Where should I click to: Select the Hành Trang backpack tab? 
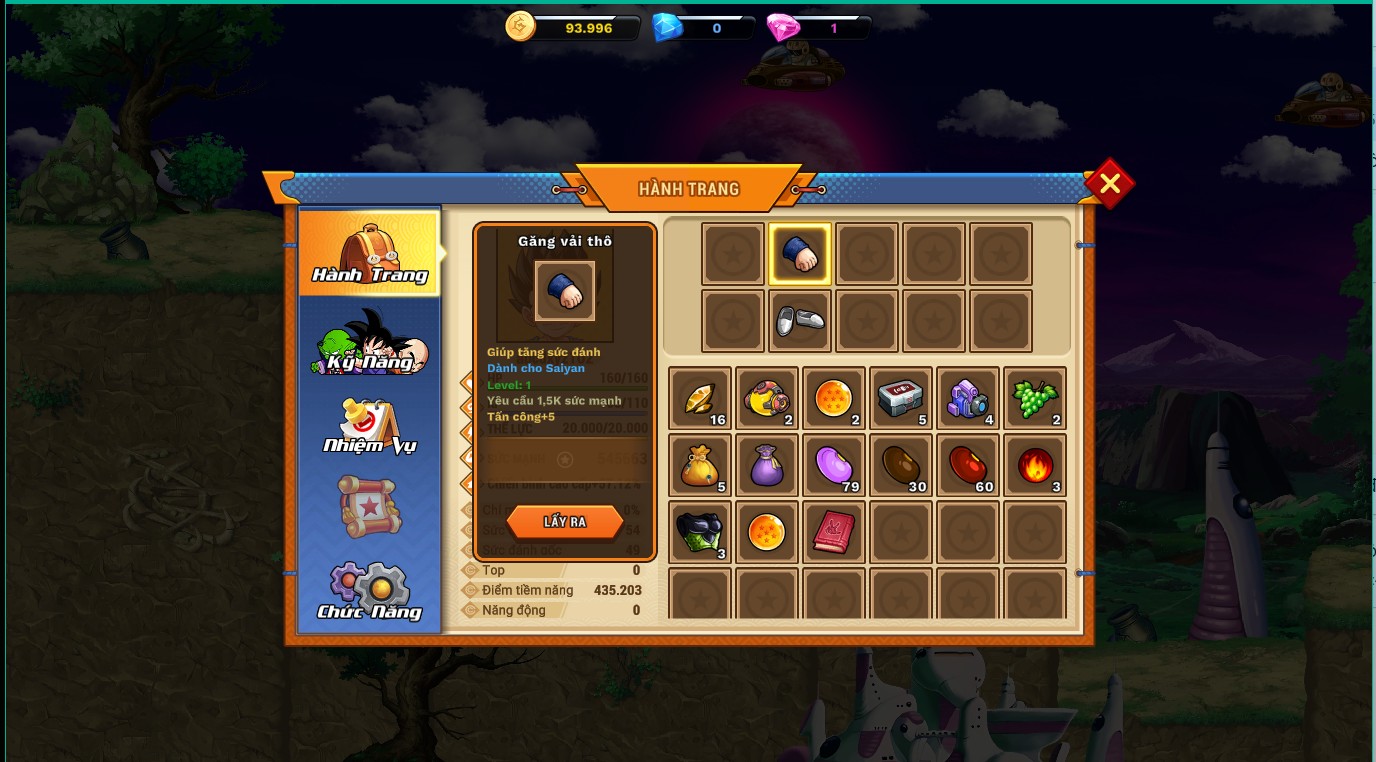369,254
